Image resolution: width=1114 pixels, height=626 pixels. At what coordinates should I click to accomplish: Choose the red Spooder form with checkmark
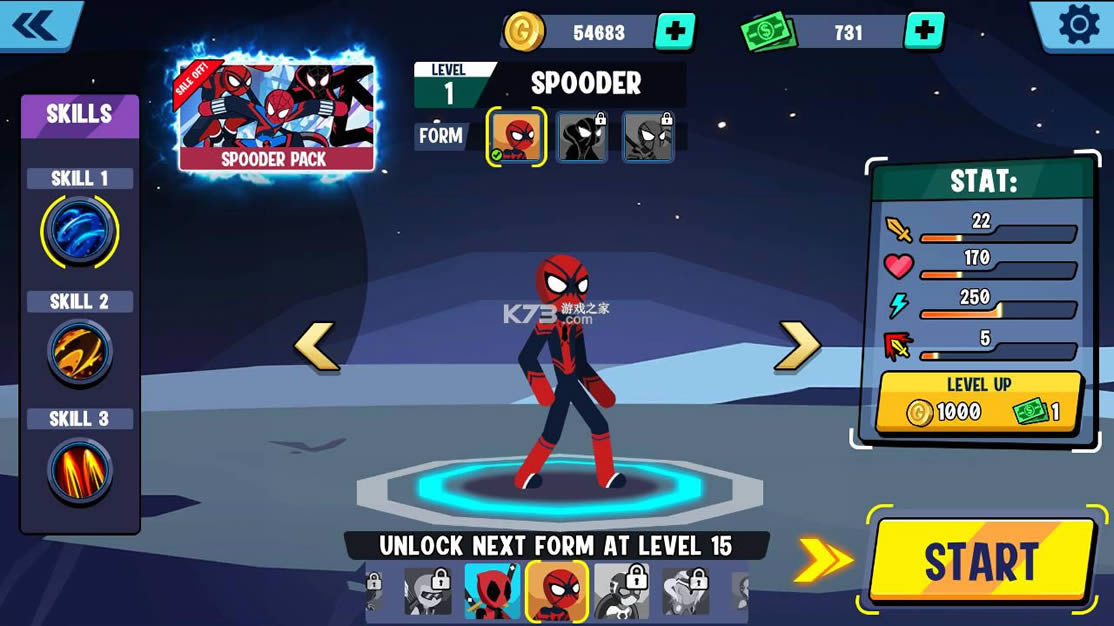pos(517,137)
